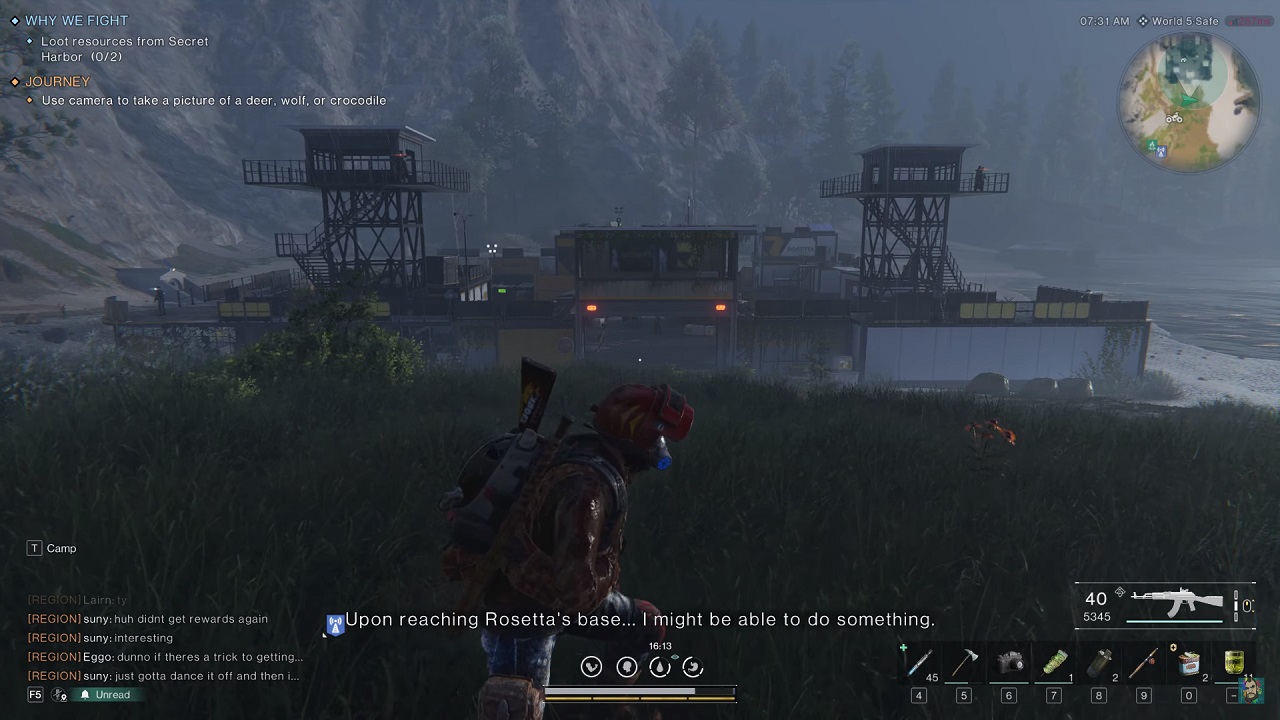Image resolution: width=1280 pixels, height=720 pixels.
Task: Click the water droplet status icon
Action: pos(659,667)
